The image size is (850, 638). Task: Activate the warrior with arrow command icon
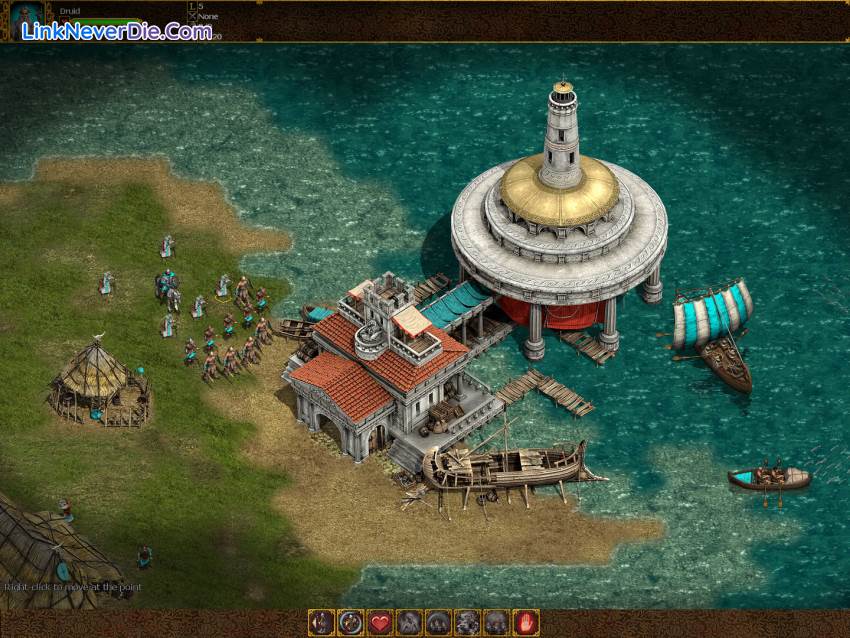point(321,622)
